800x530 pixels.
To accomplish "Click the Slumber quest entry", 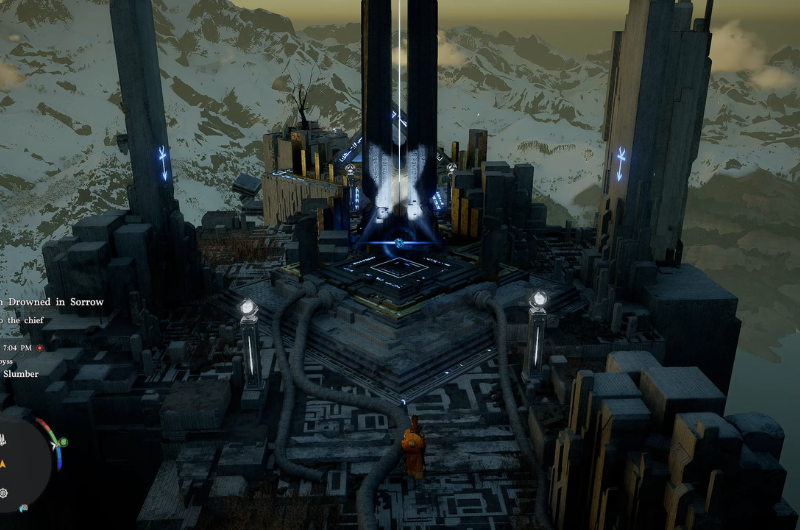I will [20, 374].
